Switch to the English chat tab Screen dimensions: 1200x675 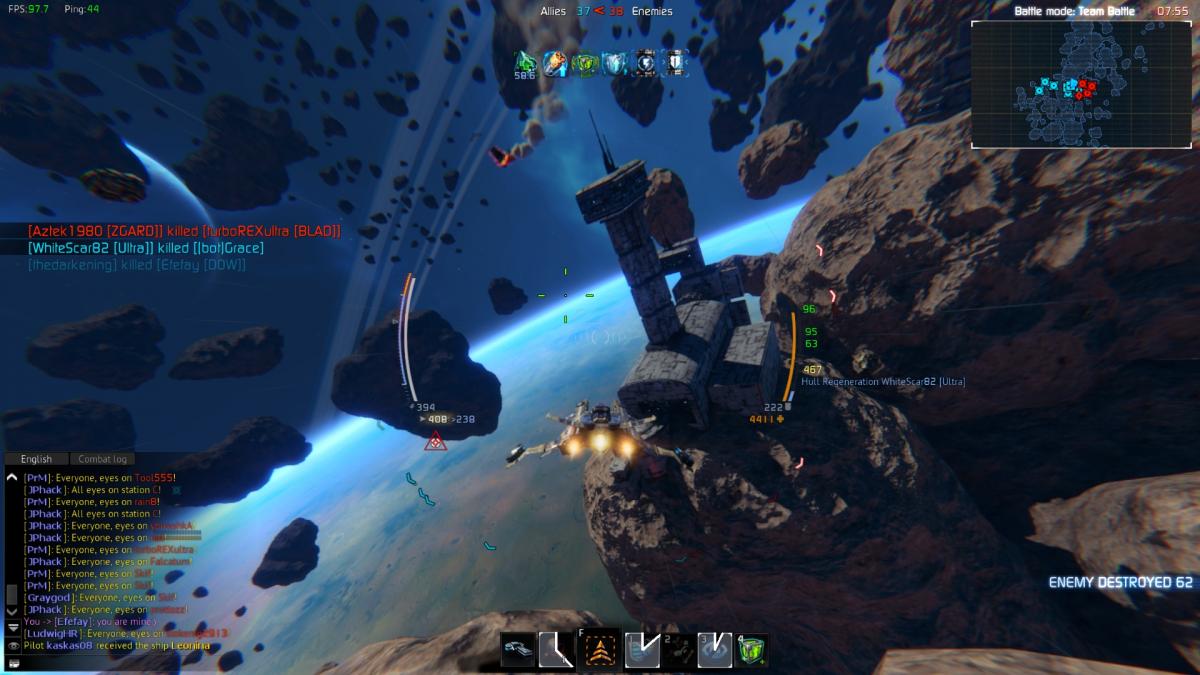coord(36,459)
